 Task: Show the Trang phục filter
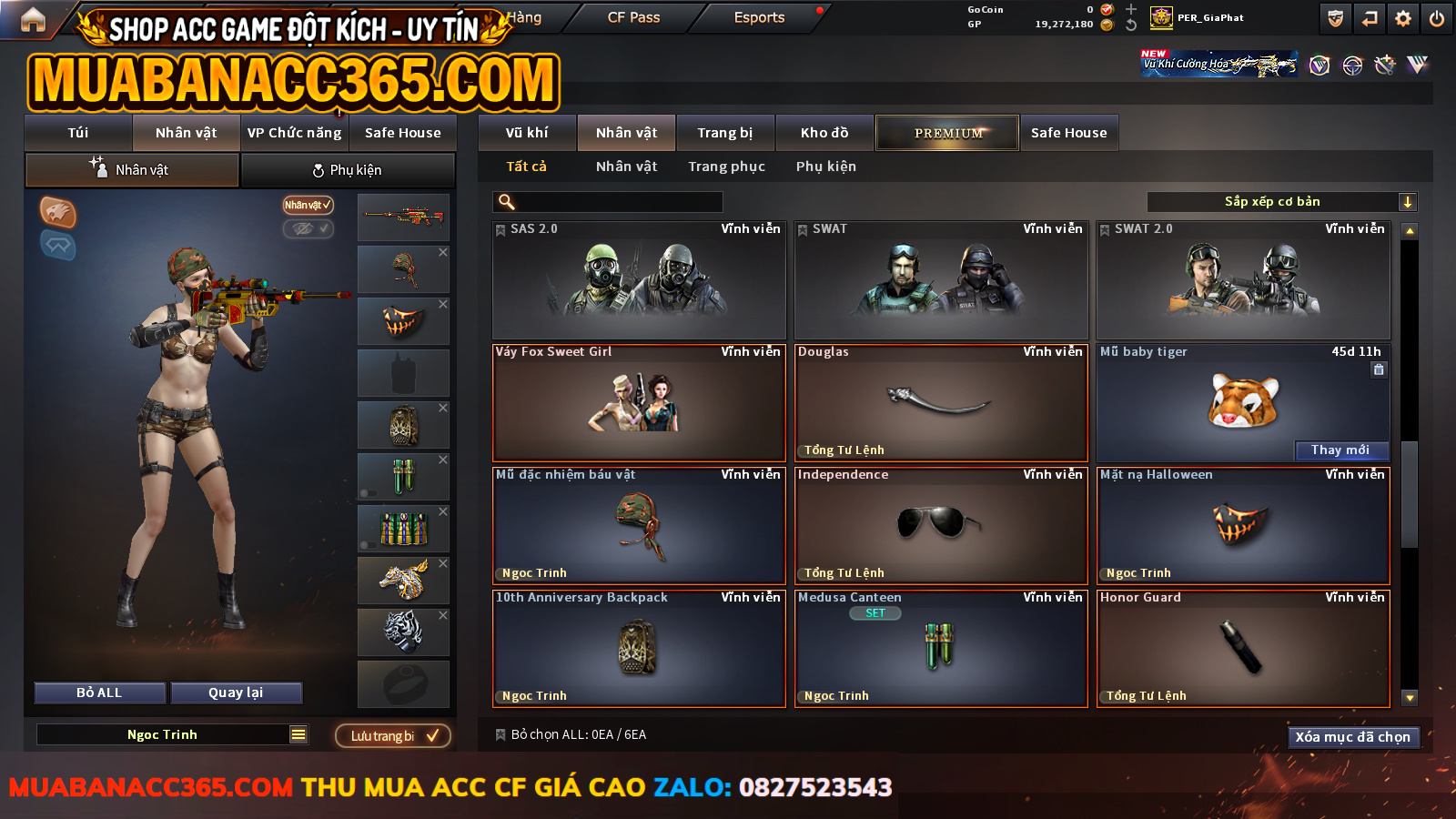pyautogui.click(x=726, y=167)
